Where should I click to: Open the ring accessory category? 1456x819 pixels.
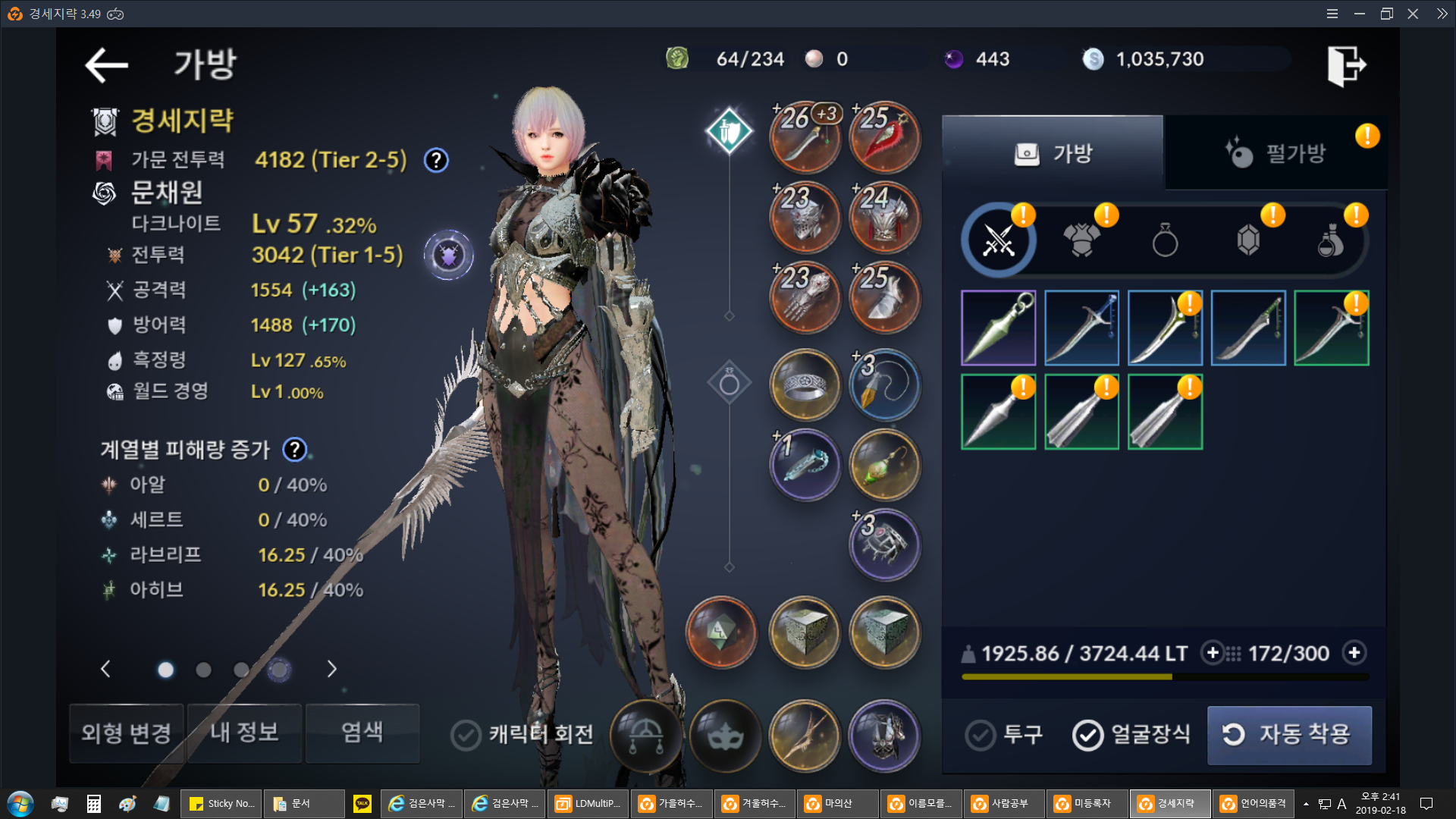(1165, 242)
